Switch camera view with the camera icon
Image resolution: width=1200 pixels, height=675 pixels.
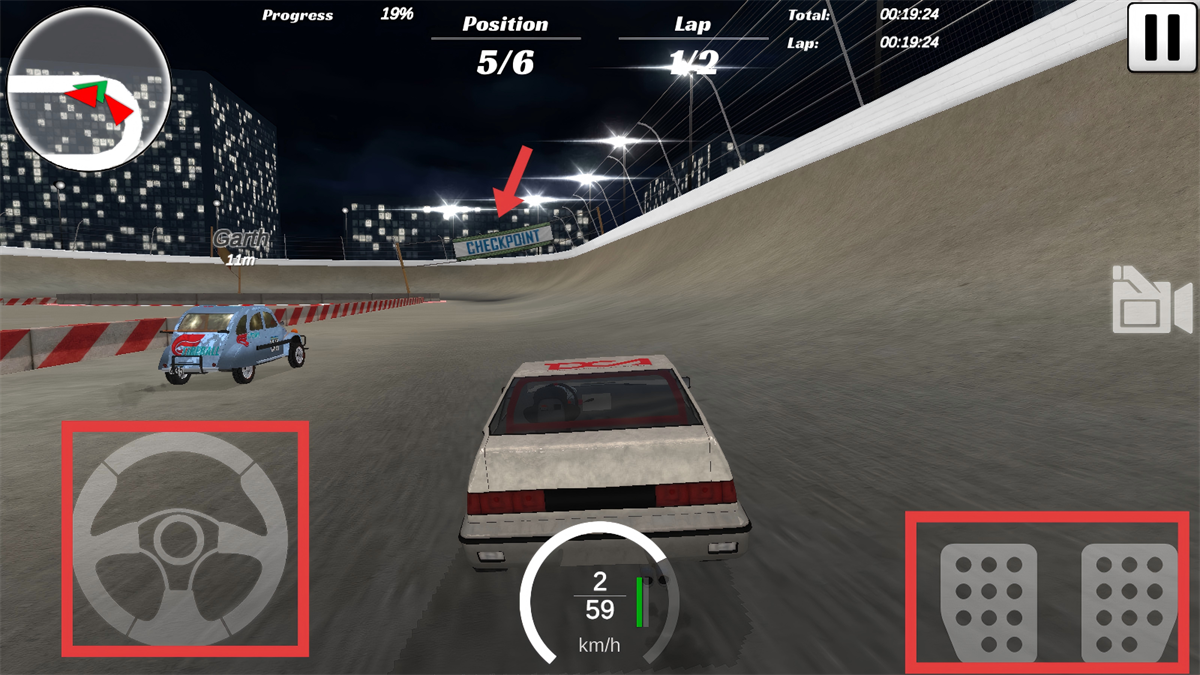1151,300
